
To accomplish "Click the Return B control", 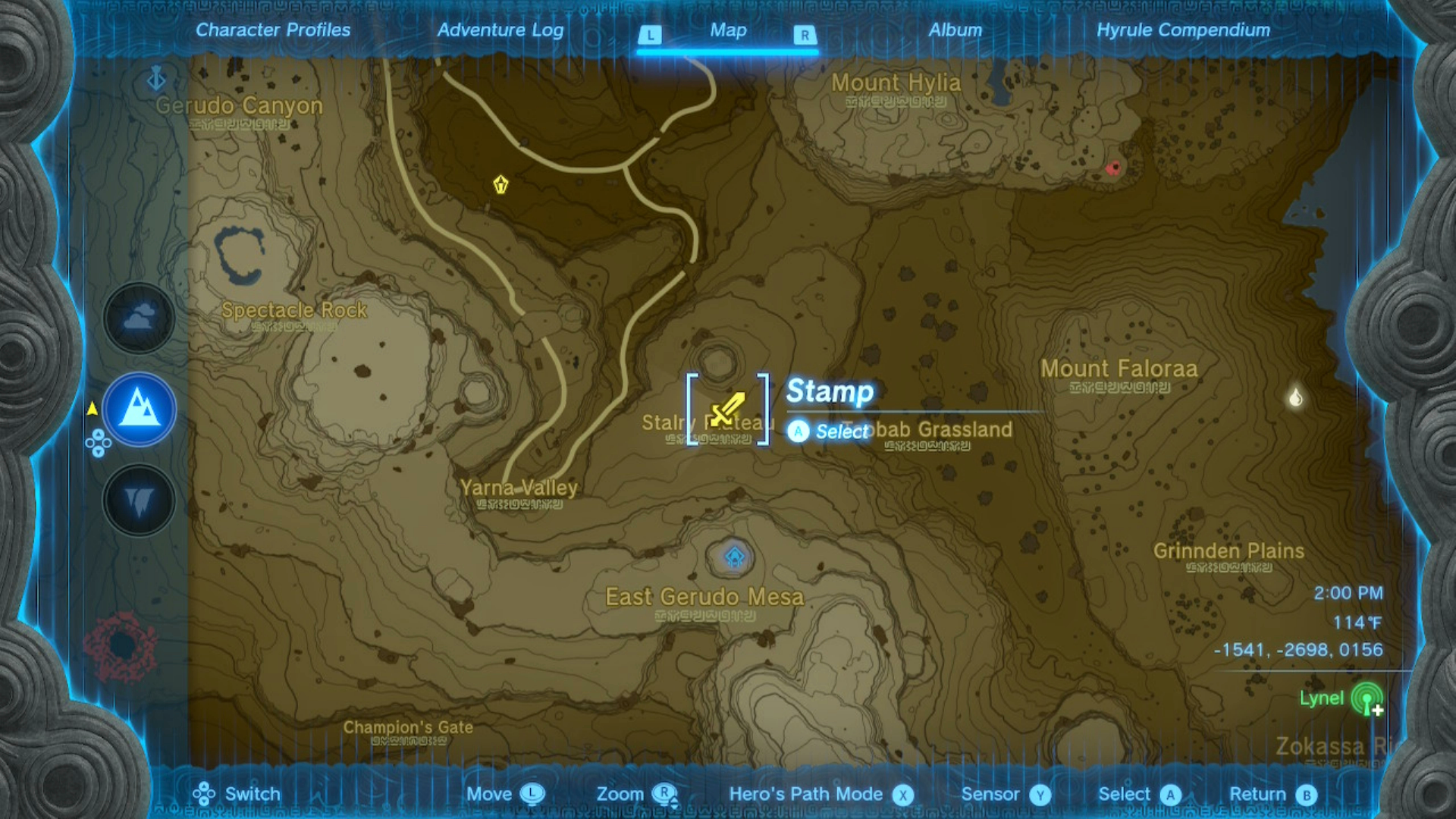I will (x=1306, y=794).
